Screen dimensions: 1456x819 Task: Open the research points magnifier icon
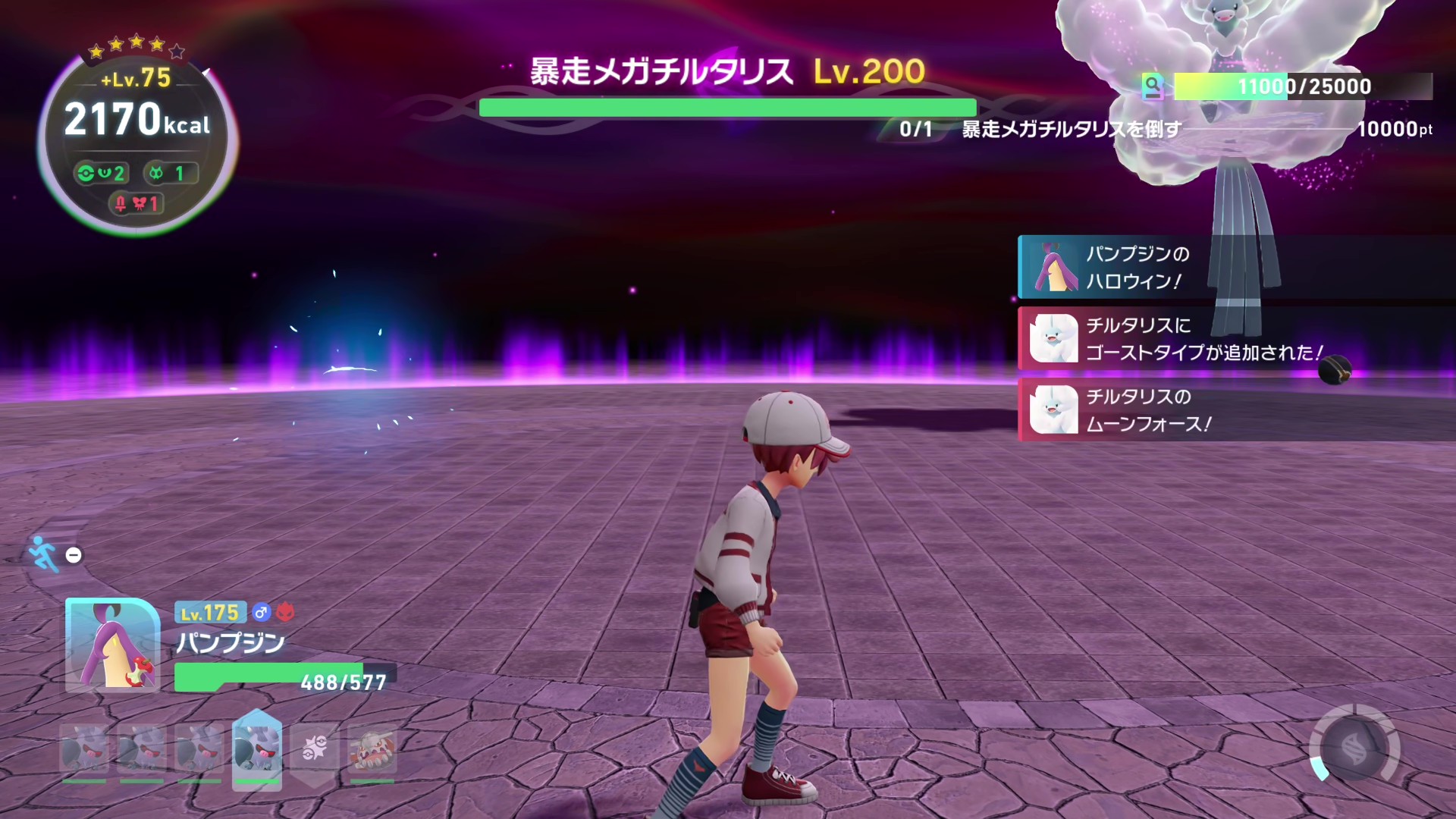[x=1153, y=86]
